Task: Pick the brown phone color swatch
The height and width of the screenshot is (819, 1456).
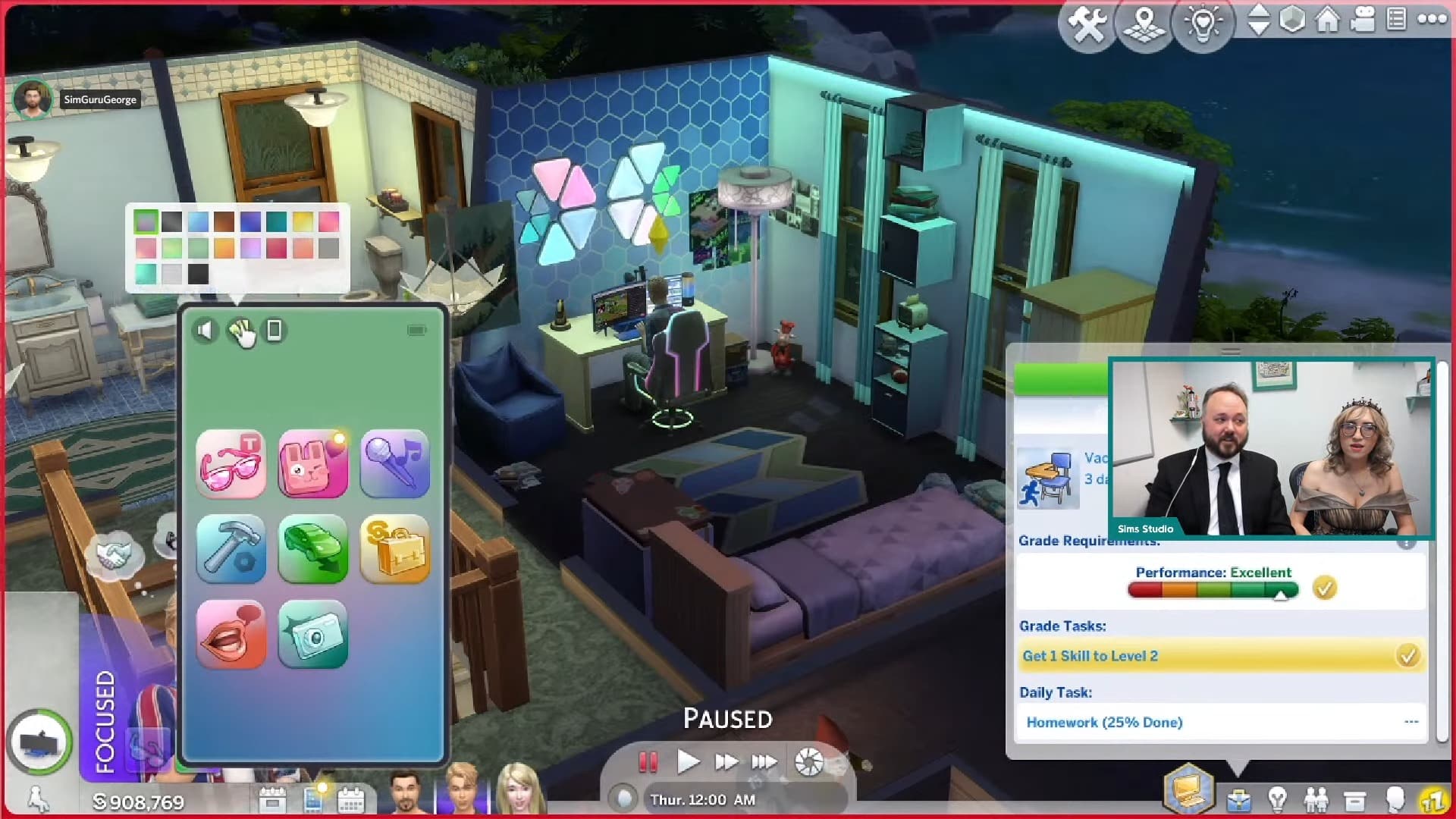Action: (x=224, y=221)
